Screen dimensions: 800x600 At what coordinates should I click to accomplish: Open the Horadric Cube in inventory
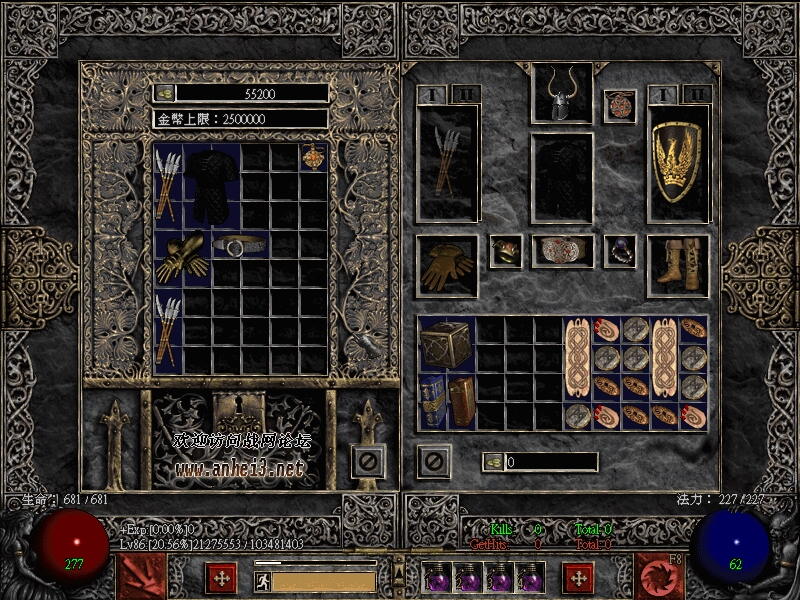pos(446,343)
